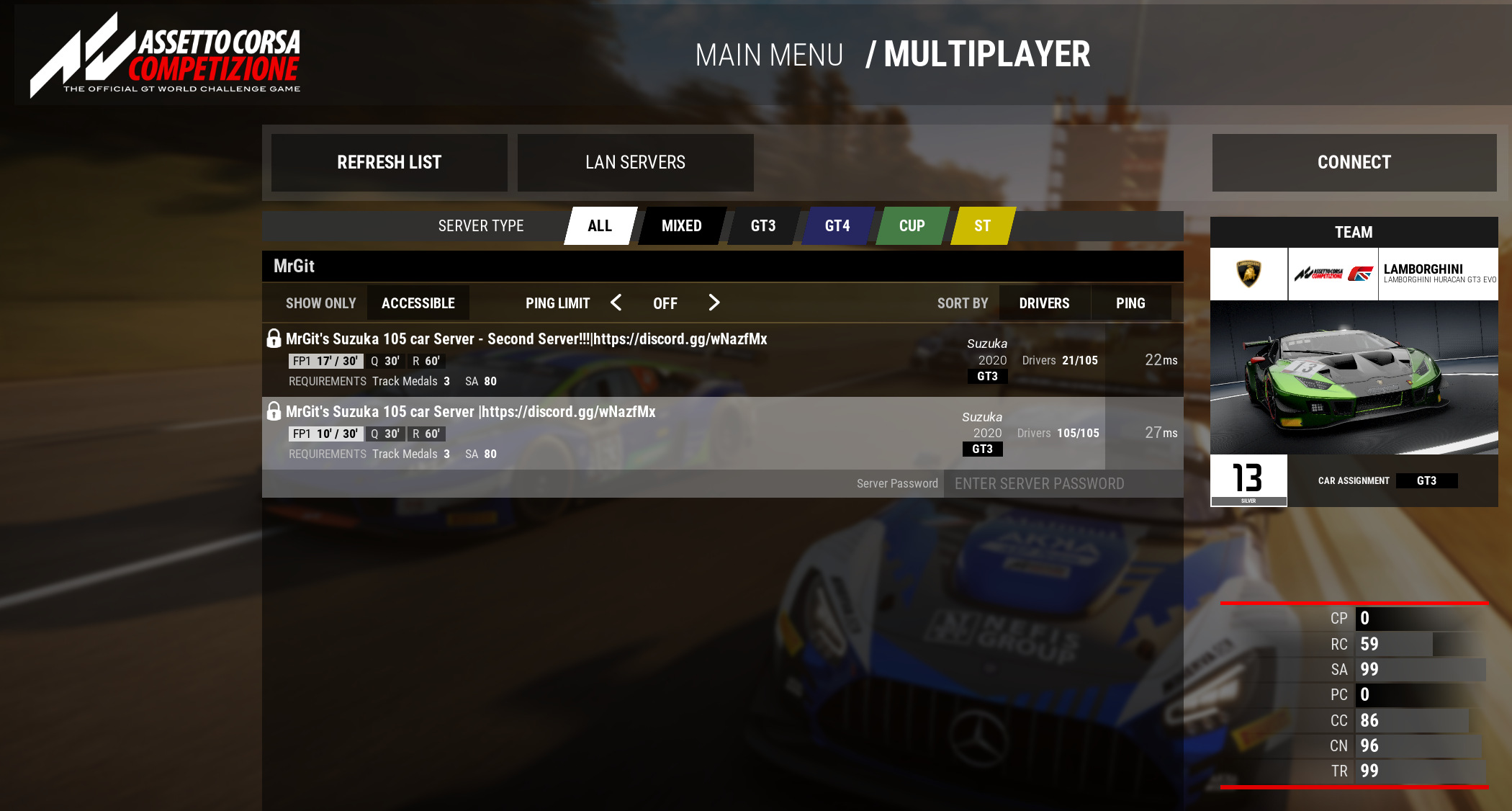Filter servers by GT4 class
This screenshot has width=1512, height=811.
[837, 226]
